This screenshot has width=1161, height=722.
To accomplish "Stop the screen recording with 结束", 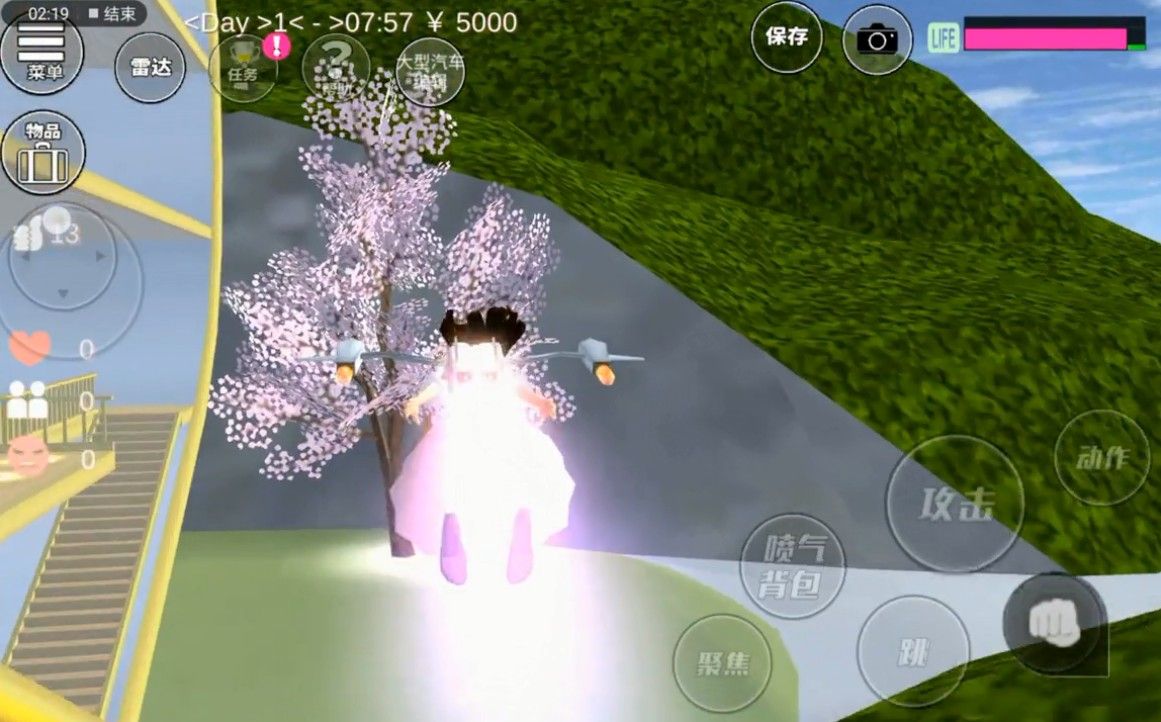I will (x=111, y=14).
